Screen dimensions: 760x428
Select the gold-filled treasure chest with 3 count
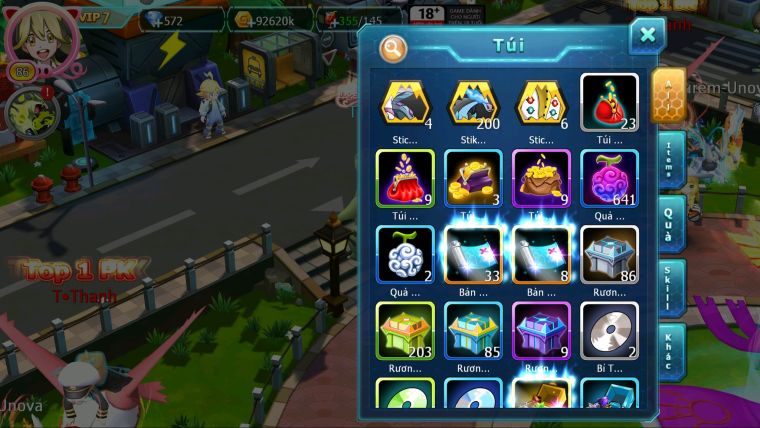(473, 178)
